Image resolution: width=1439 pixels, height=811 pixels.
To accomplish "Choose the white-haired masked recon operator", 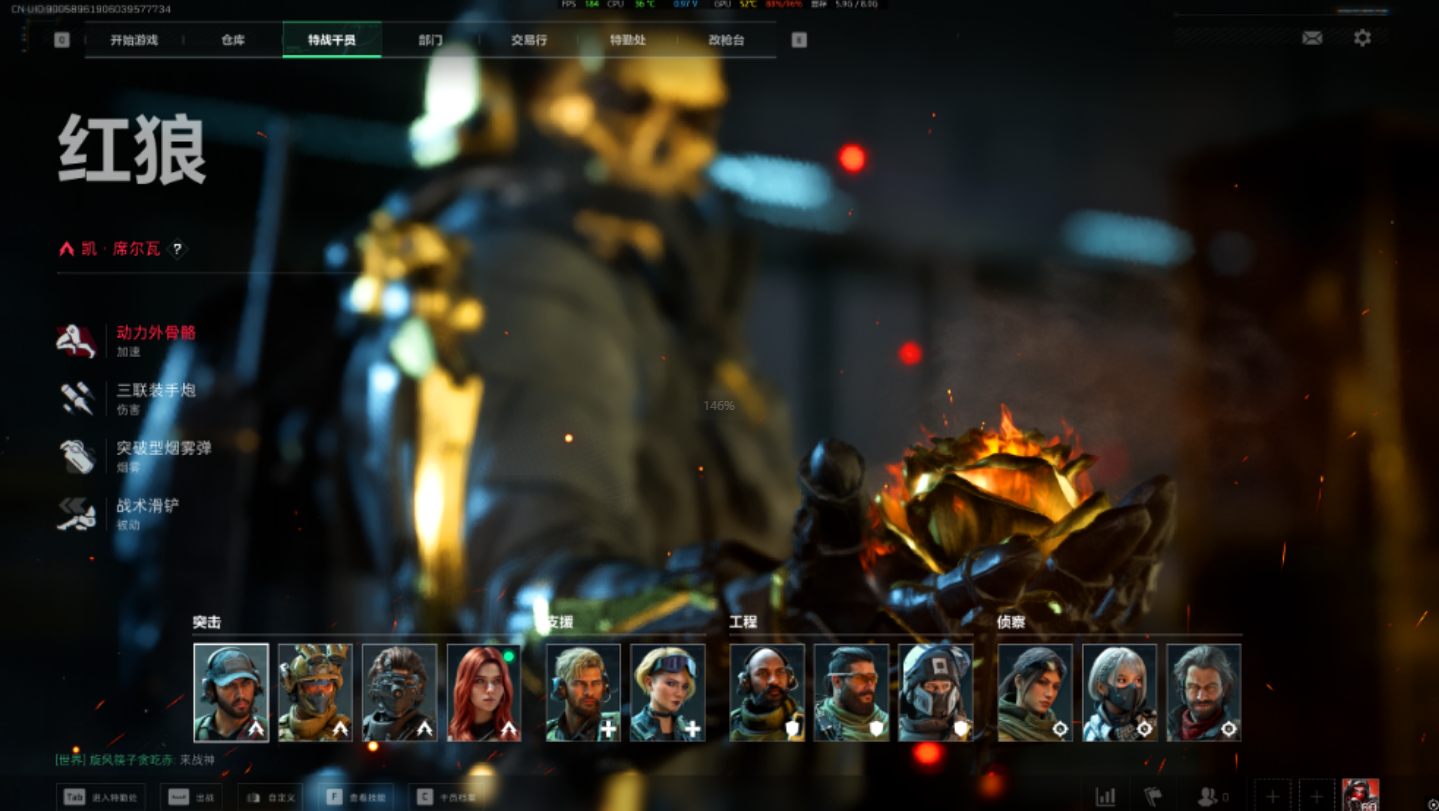I will (1120, 692).
